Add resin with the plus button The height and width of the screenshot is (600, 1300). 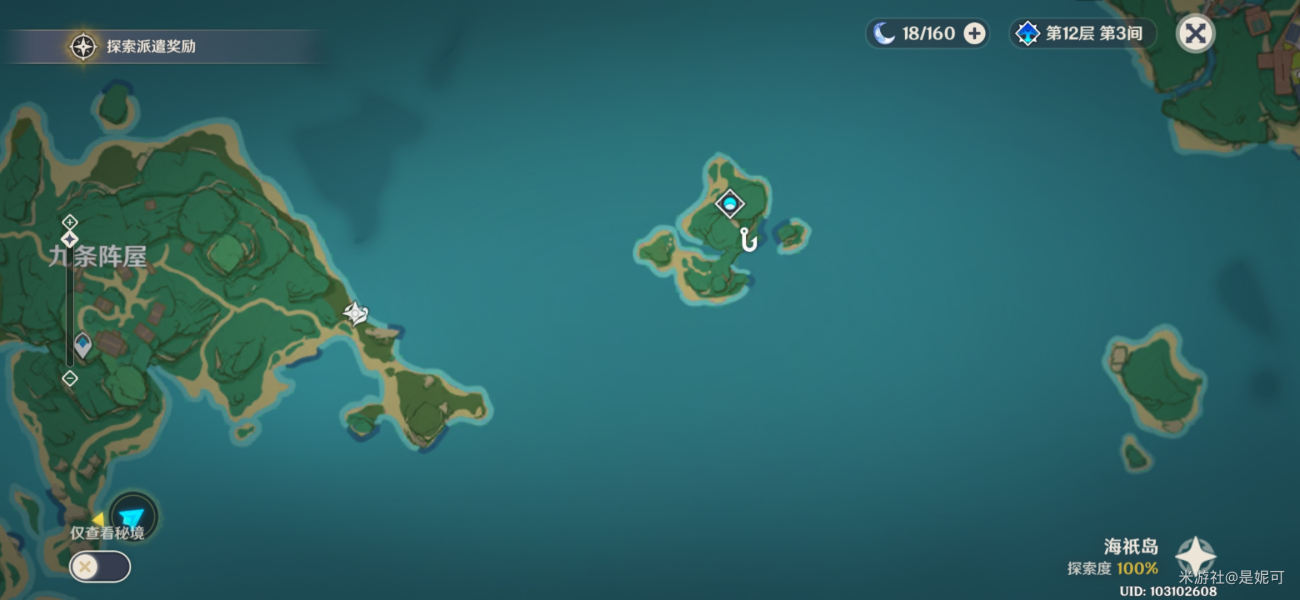click(974, 34)
